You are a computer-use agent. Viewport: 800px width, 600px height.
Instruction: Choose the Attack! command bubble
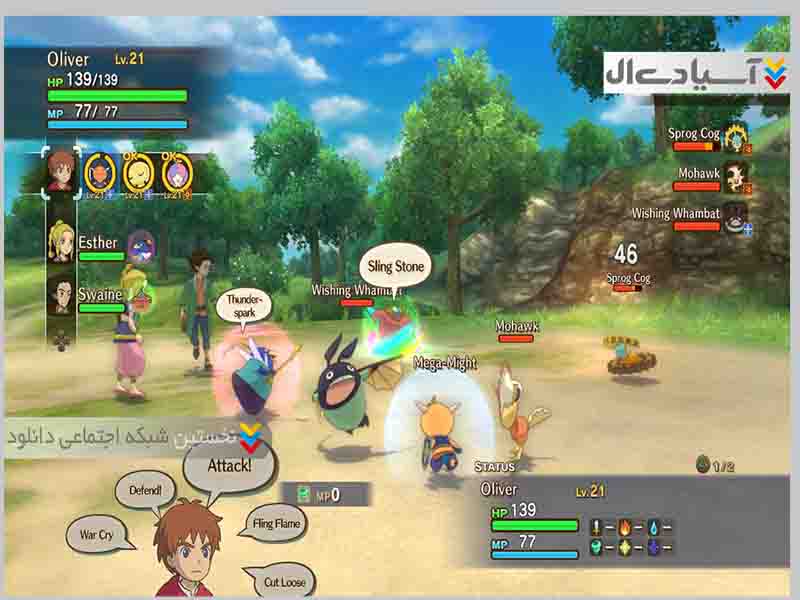(230, 465)
